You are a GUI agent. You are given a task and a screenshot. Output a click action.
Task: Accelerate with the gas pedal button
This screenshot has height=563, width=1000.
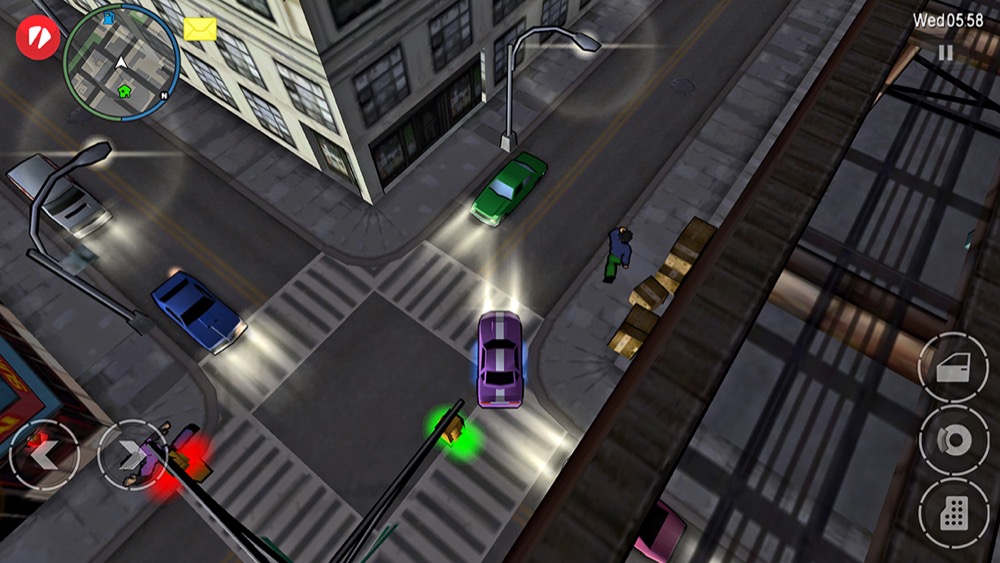tap(952, 513)
